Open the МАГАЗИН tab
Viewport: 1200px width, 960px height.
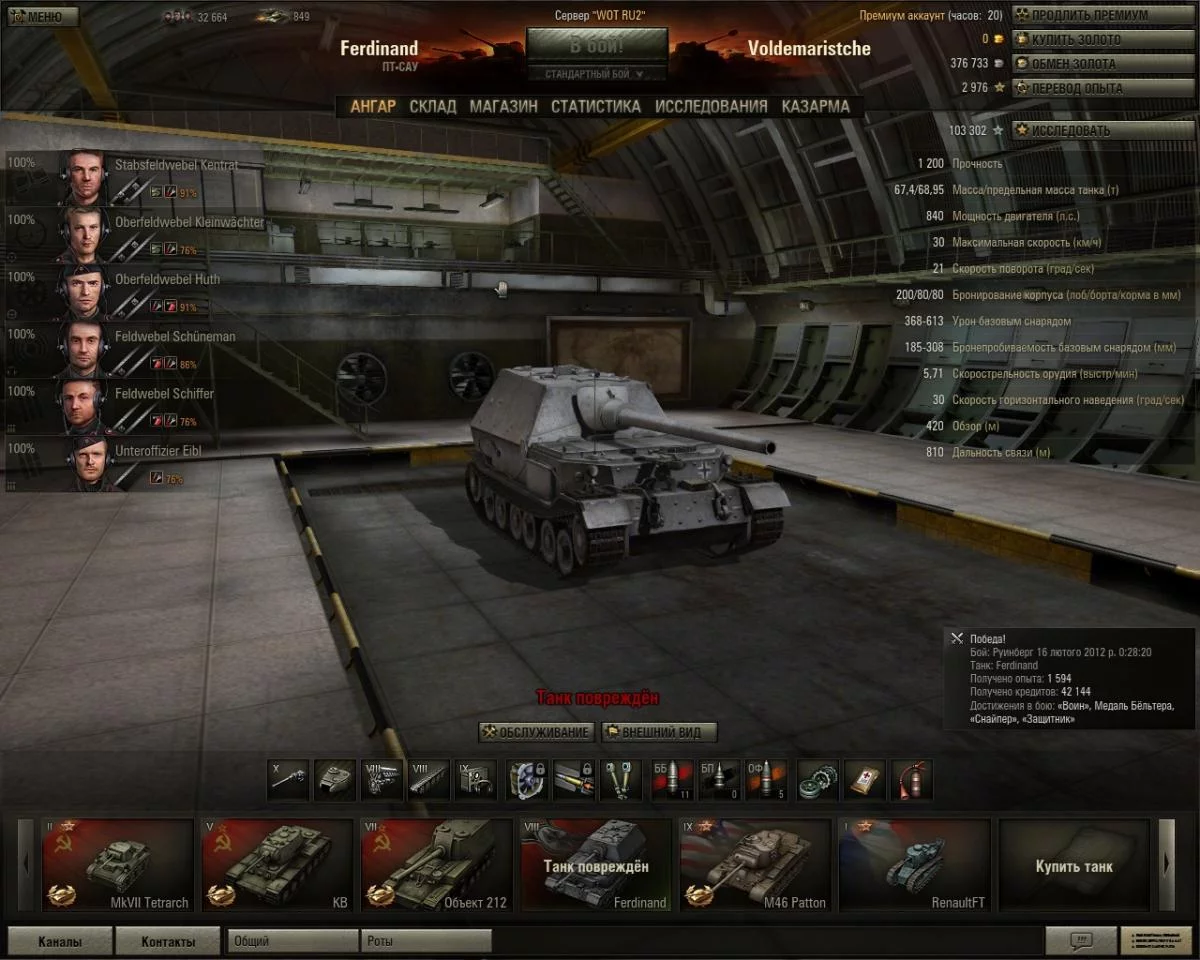503,106
